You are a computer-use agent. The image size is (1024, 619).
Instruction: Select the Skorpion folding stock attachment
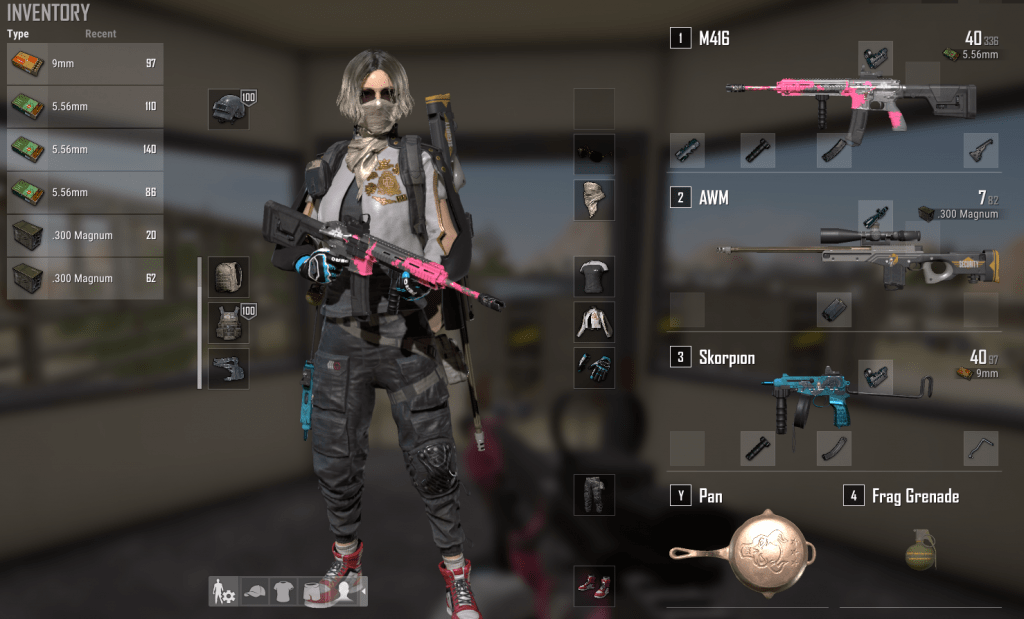981,448
